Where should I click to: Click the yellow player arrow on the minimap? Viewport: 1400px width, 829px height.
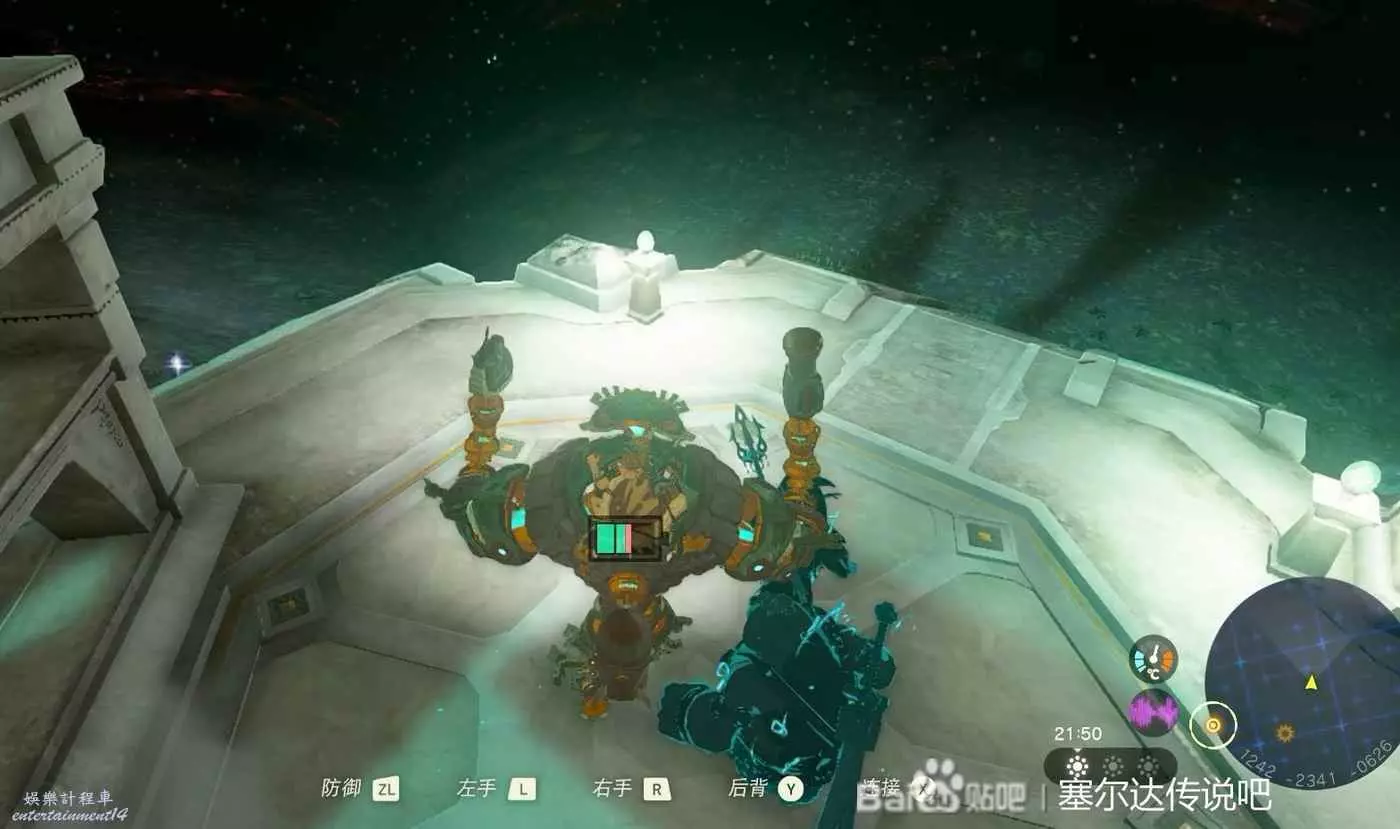[x=1310, y=683]
